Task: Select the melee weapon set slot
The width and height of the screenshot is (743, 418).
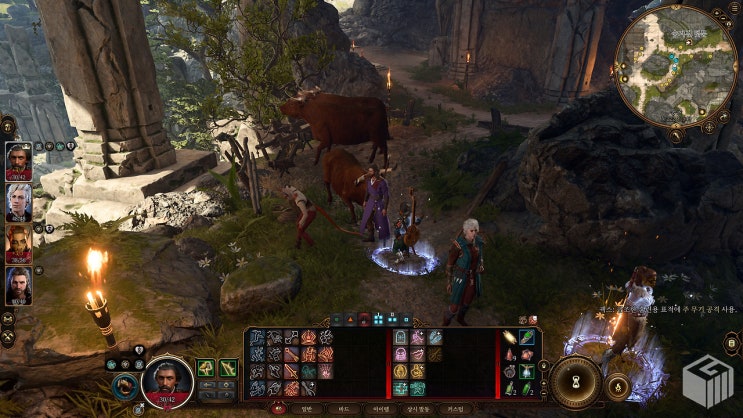Action: coord(206,368)
